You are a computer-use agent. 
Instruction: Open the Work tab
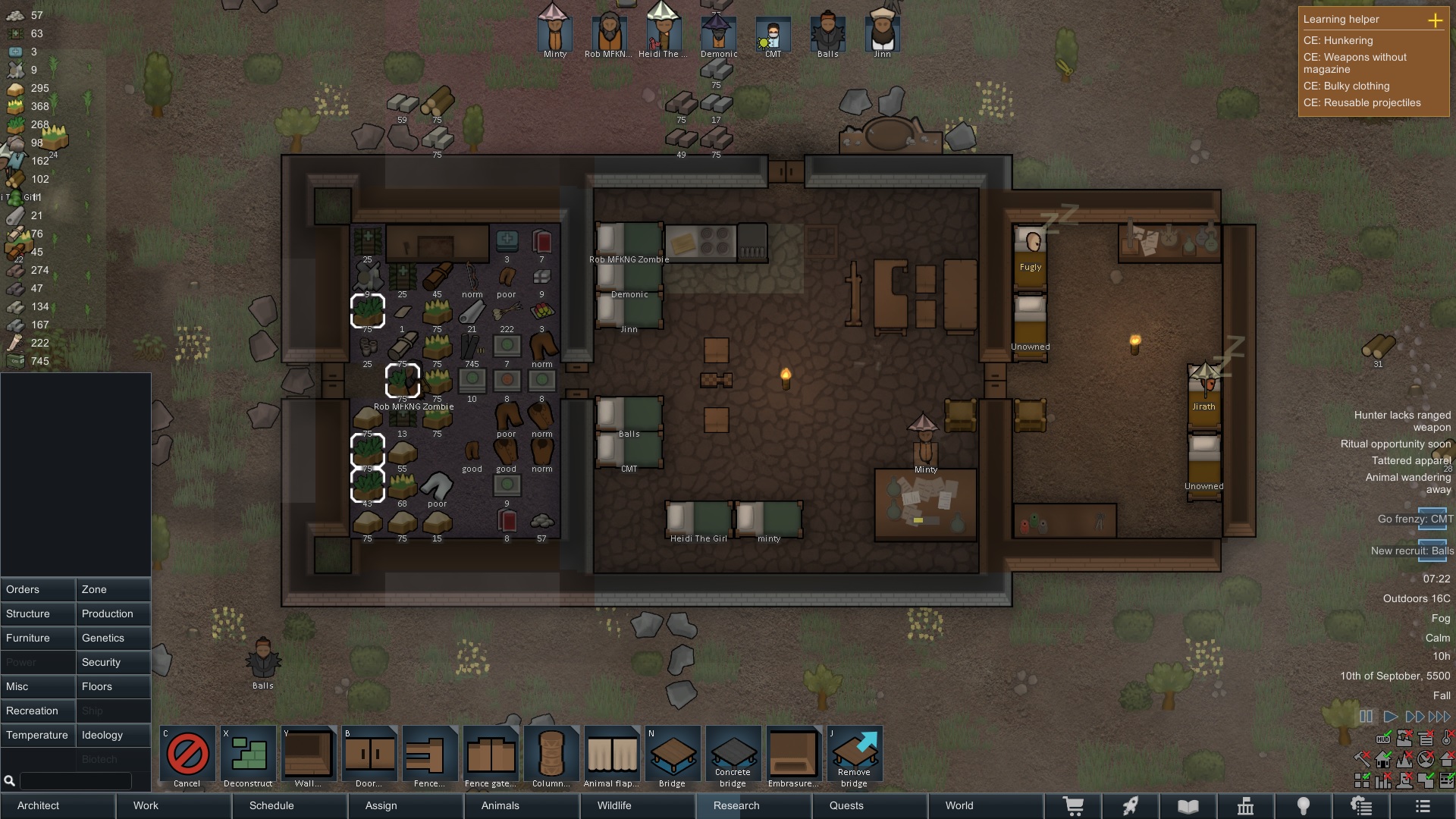(x=146, y=805)
